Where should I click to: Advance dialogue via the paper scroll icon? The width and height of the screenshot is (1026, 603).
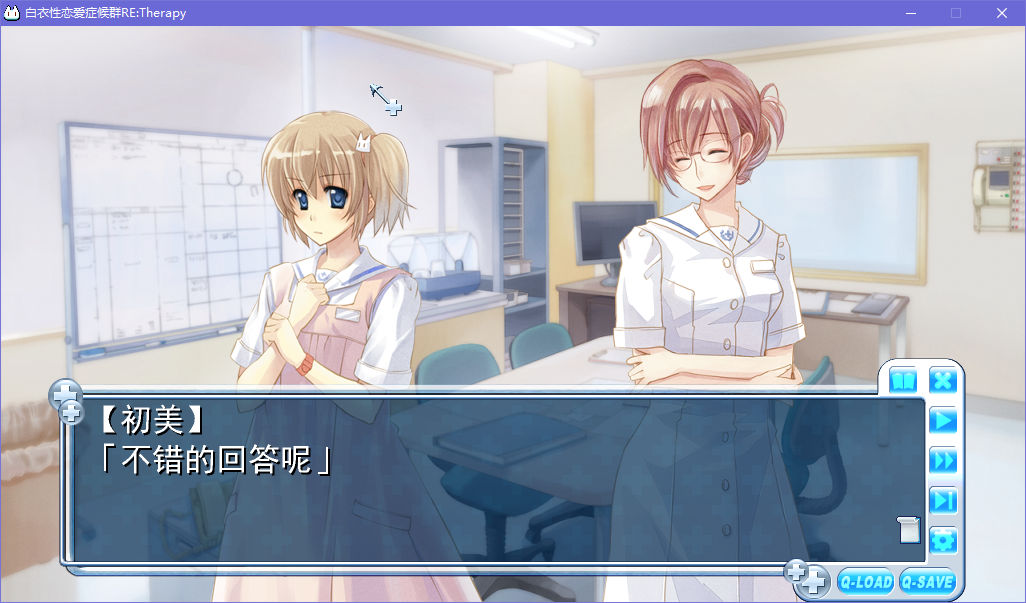908,529
